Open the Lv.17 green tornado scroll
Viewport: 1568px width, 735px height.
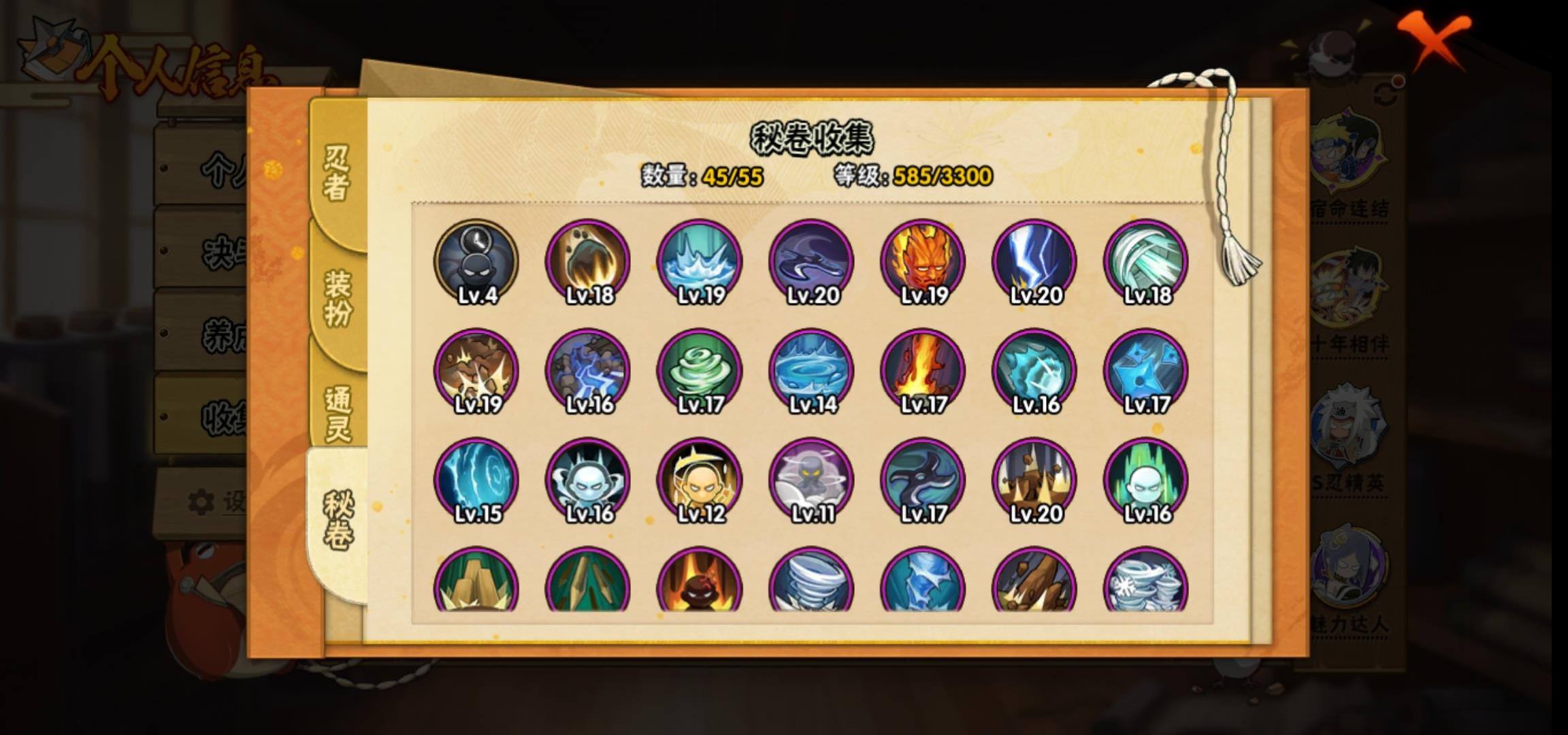coord(700,371)
